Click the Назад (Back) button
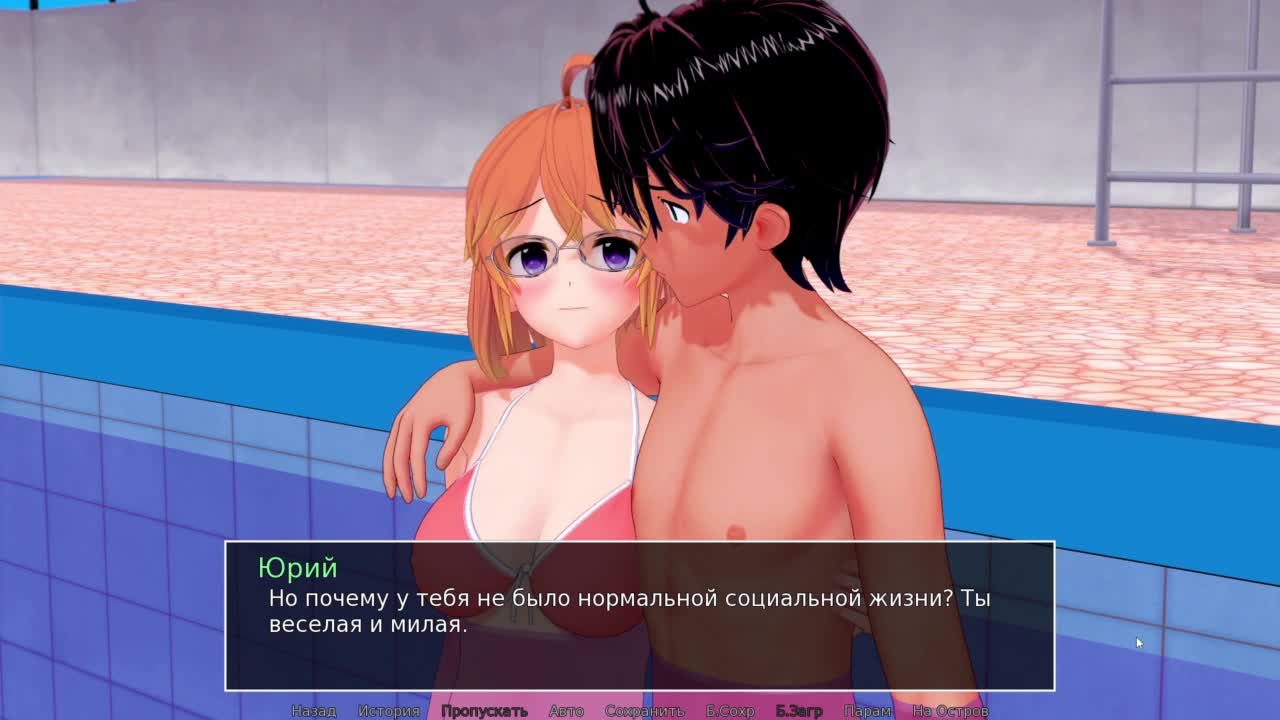Screen dimensions: 1280x720 [313, 711]
